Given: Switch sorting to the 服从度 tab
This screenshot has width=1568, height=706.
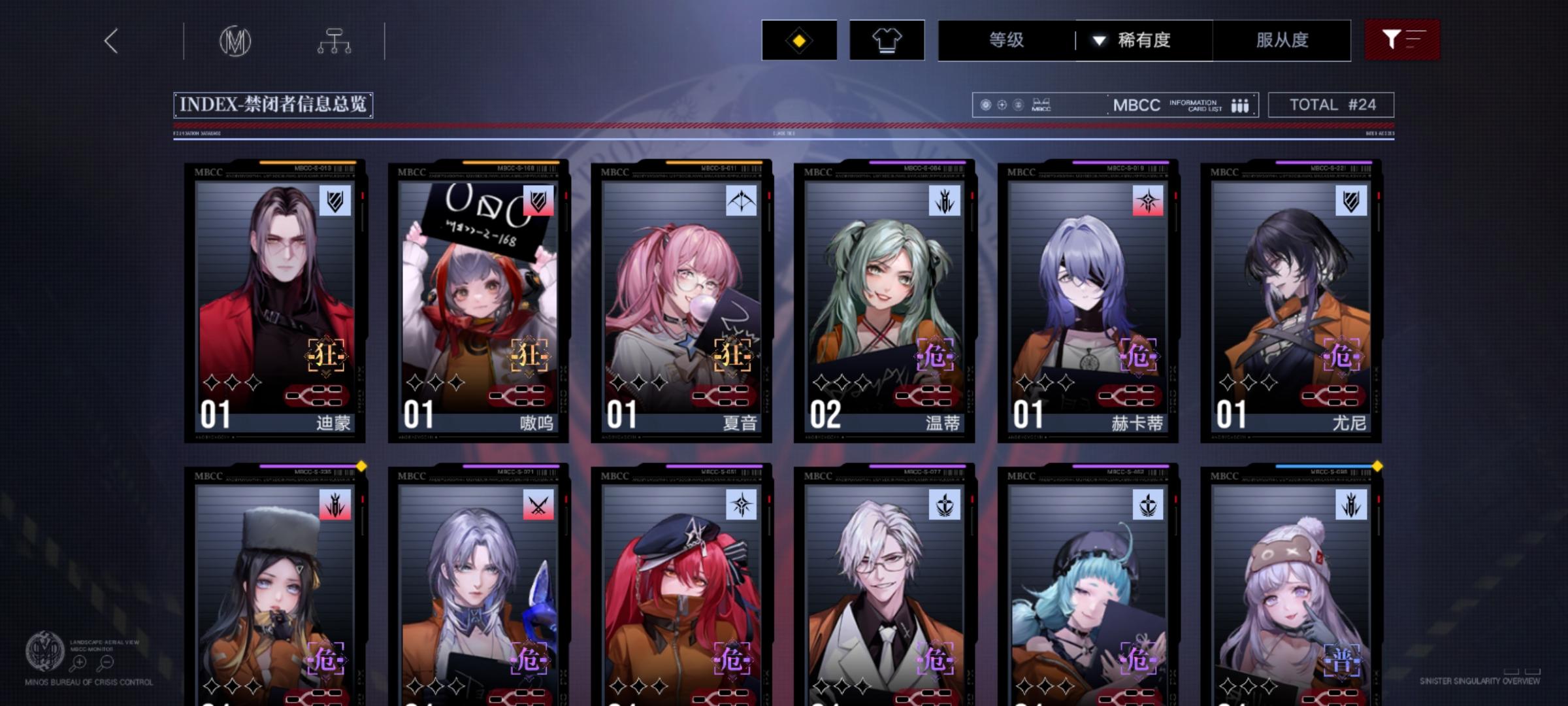Looking at the screenshot, I should (x=1281, y=40).
